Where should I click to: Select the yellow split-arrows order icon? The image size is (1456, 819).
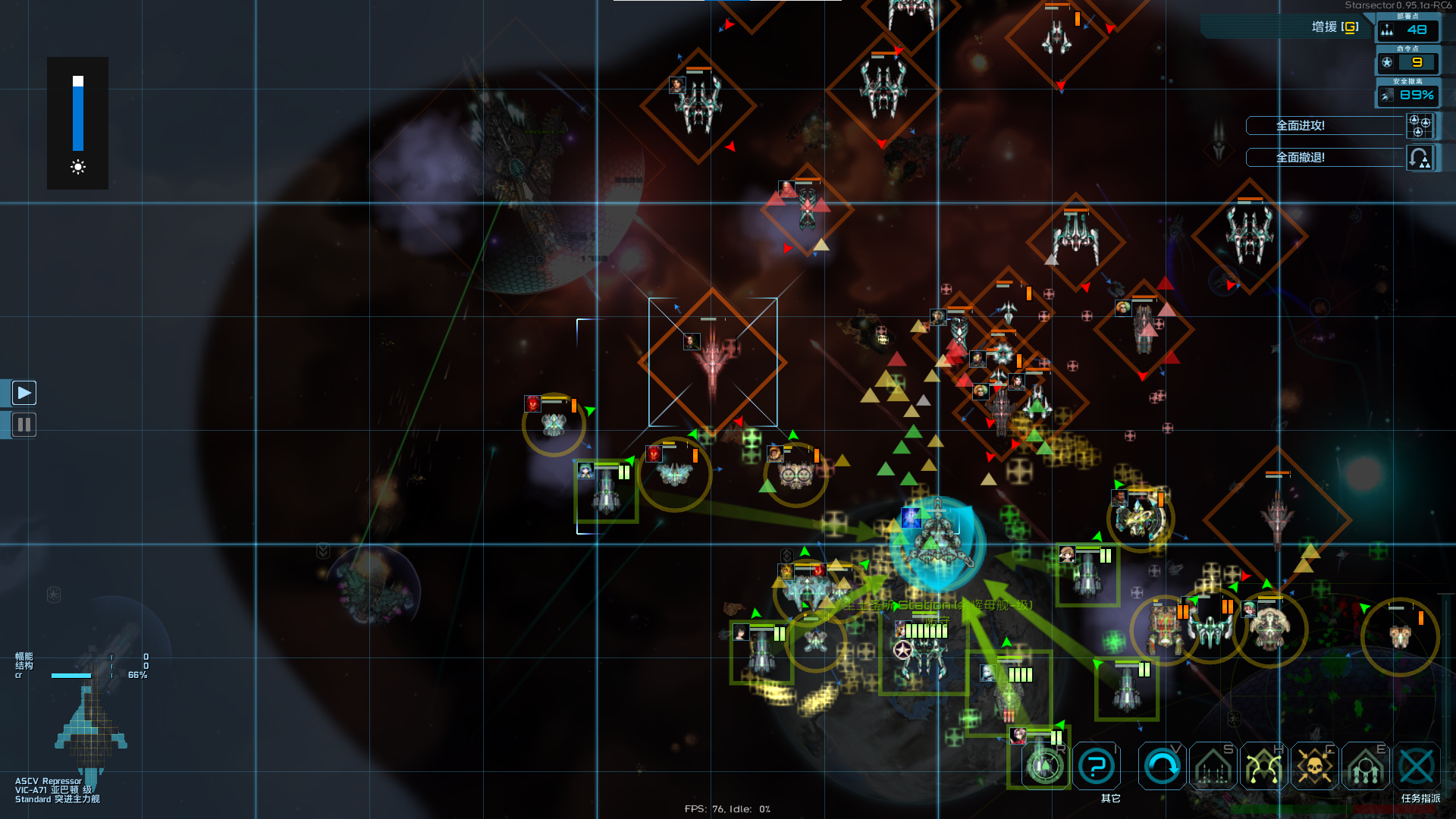1263,767
